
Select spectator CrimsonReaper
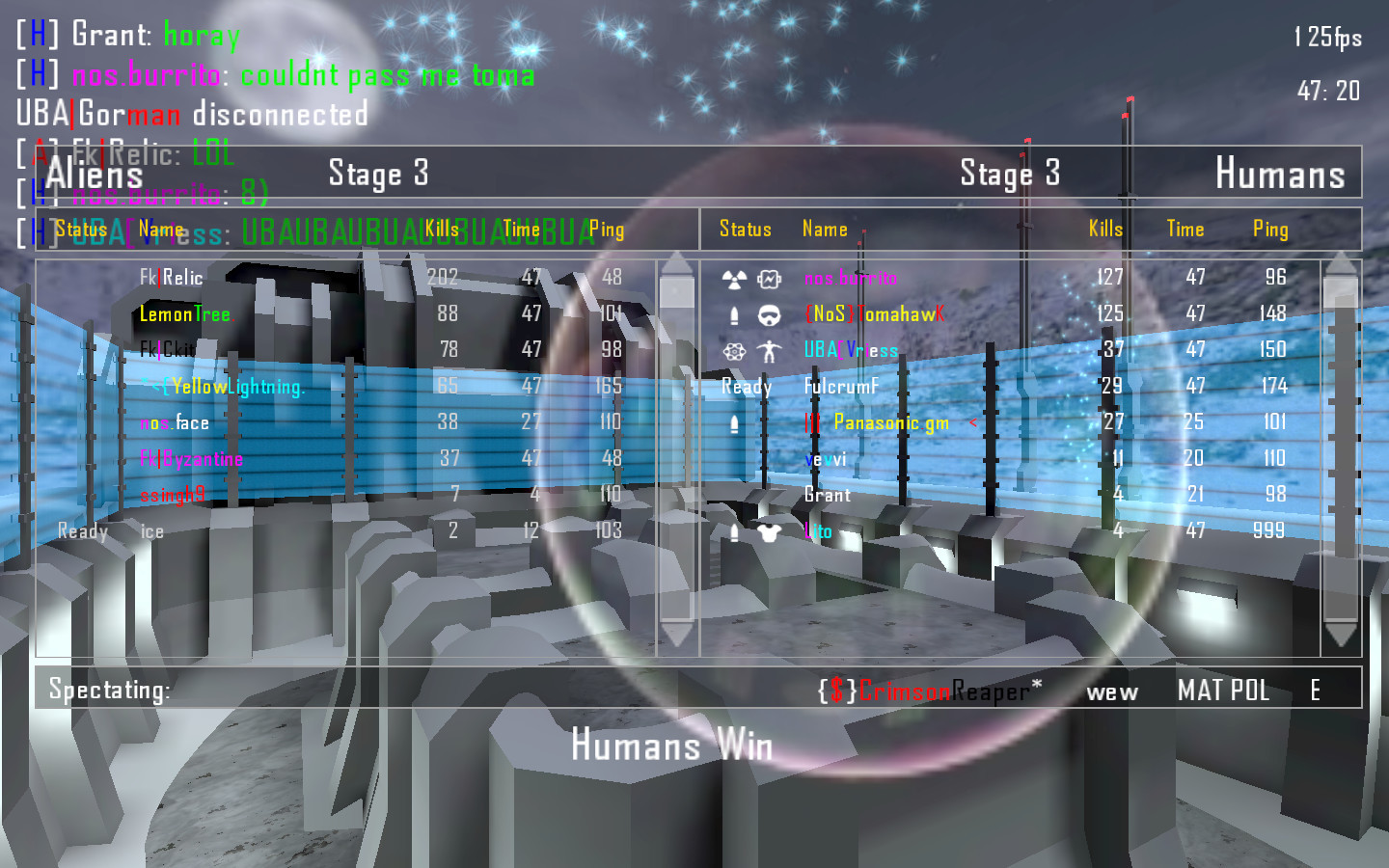pyautogui.click(x=930, y=691)
